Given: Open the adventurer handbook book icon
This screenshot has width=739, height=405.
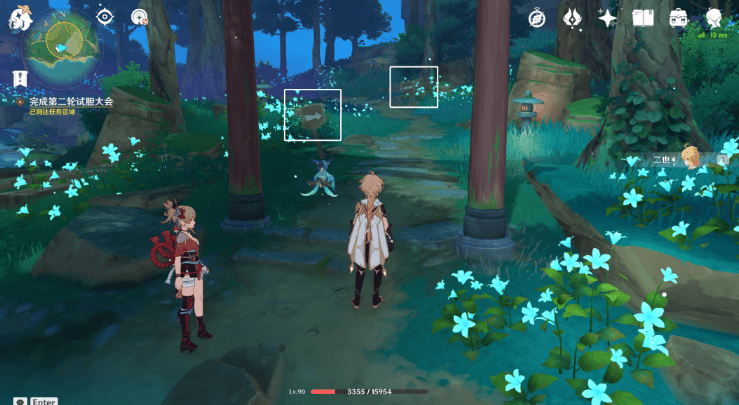Looking at the screenshot, I should pyautogui.click(x=643, y=18).
